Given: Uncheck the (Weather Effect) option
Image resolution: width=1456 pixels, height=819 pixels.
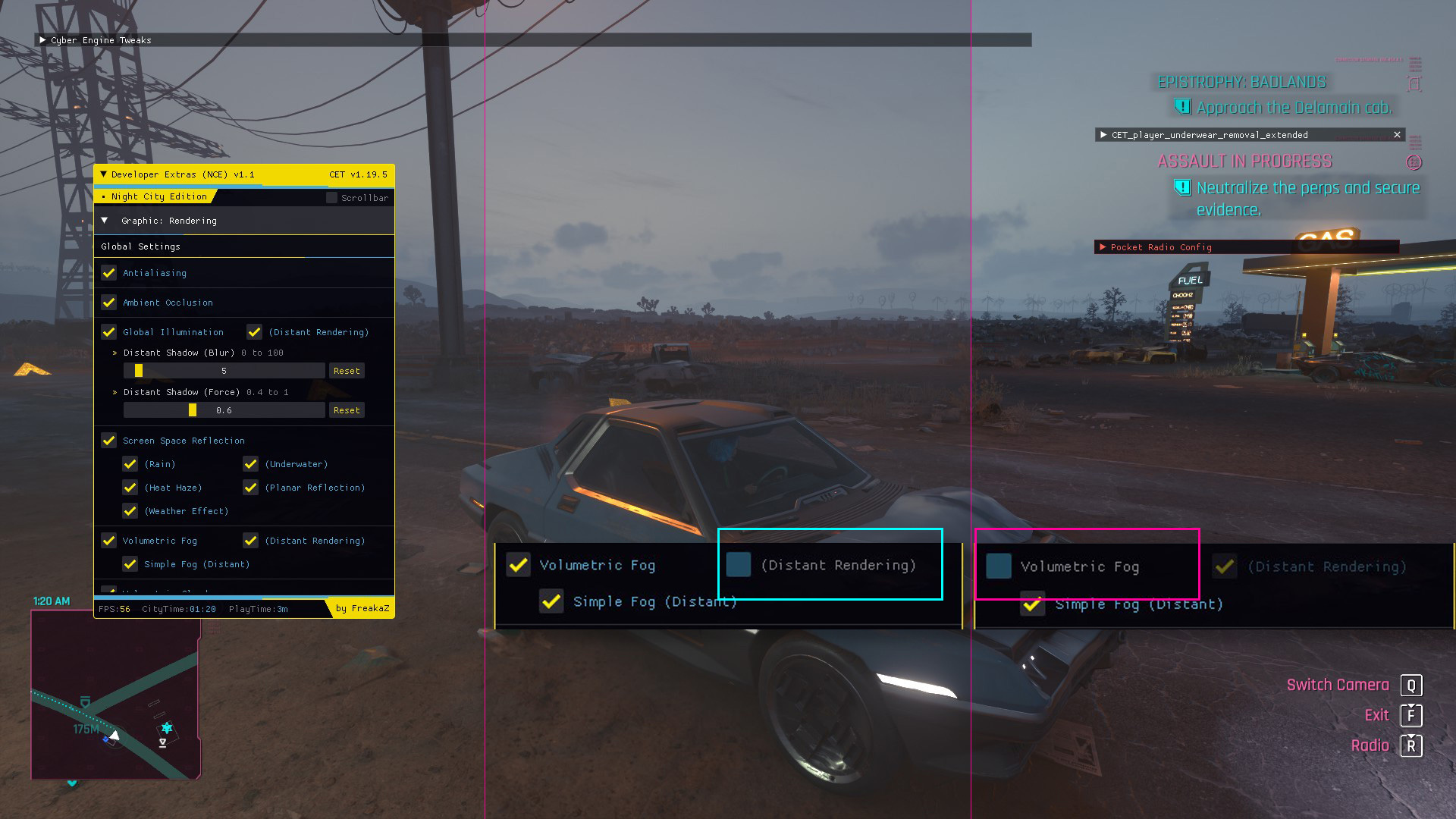Looking at the screenshot, I should tap(130, 511).
